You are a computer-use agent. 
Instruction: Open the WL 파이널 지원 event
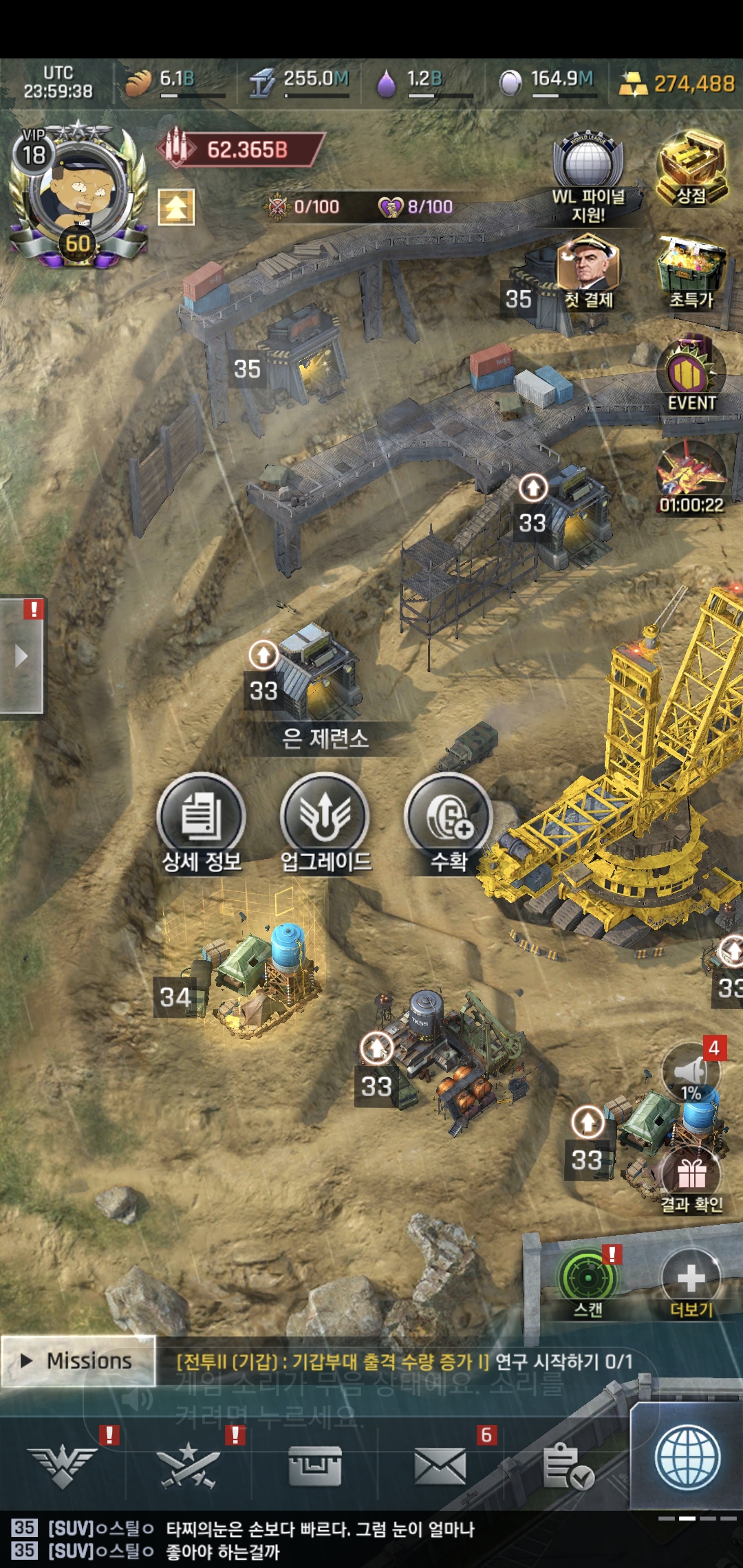588,177
